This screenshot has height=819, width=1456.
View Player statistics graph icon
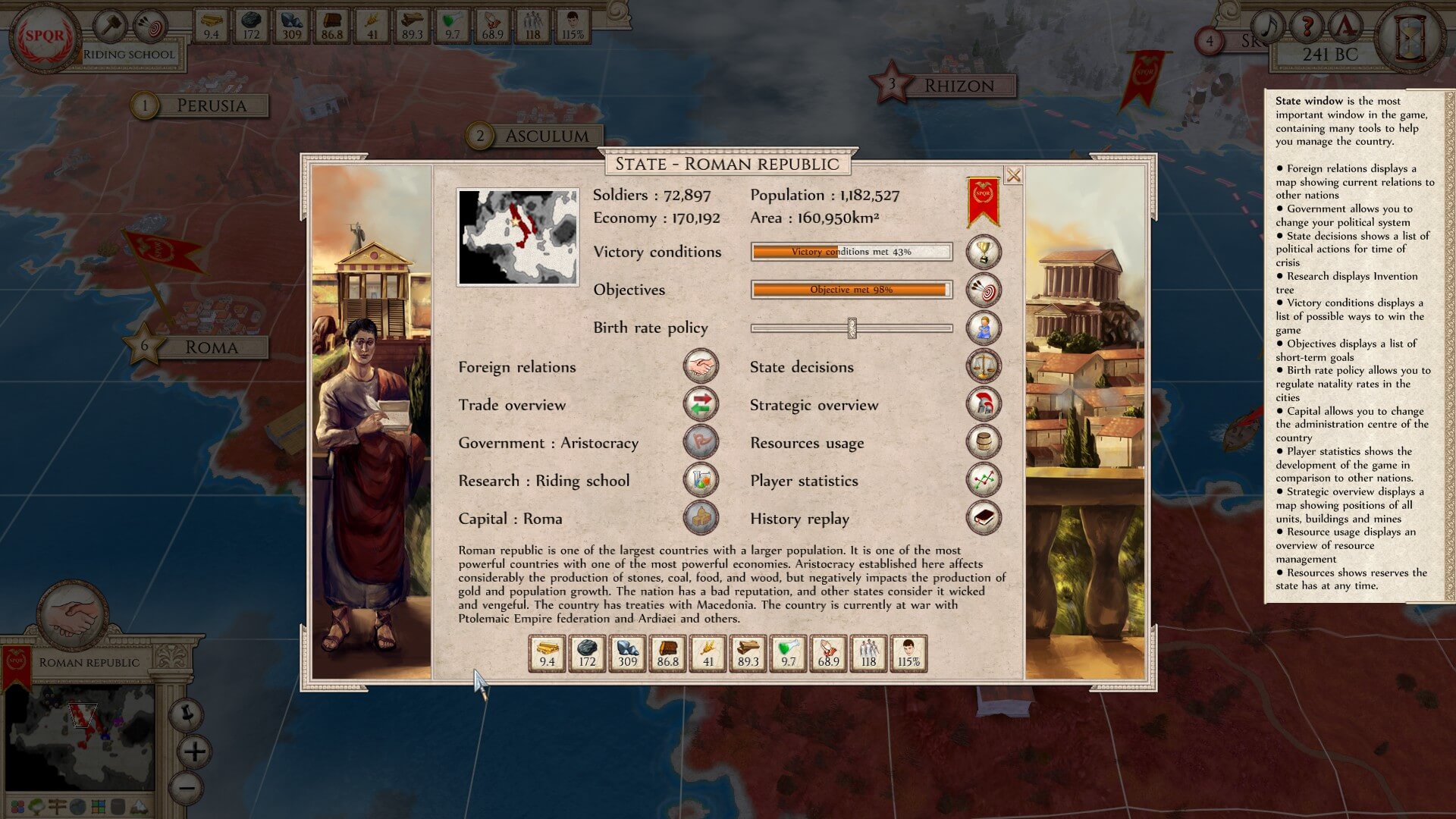click(984, 480)
